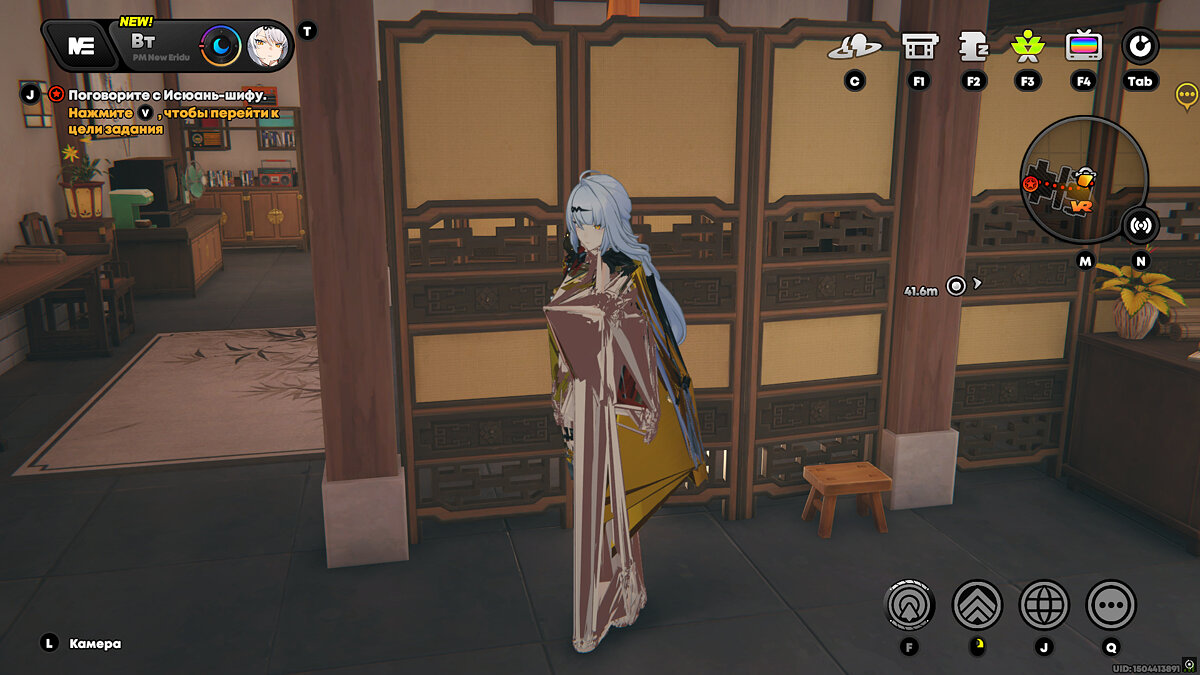Click the signal broadcast button beside the minimap
The width and height of the screenshot is (1200, 675).
[1139, 224]
